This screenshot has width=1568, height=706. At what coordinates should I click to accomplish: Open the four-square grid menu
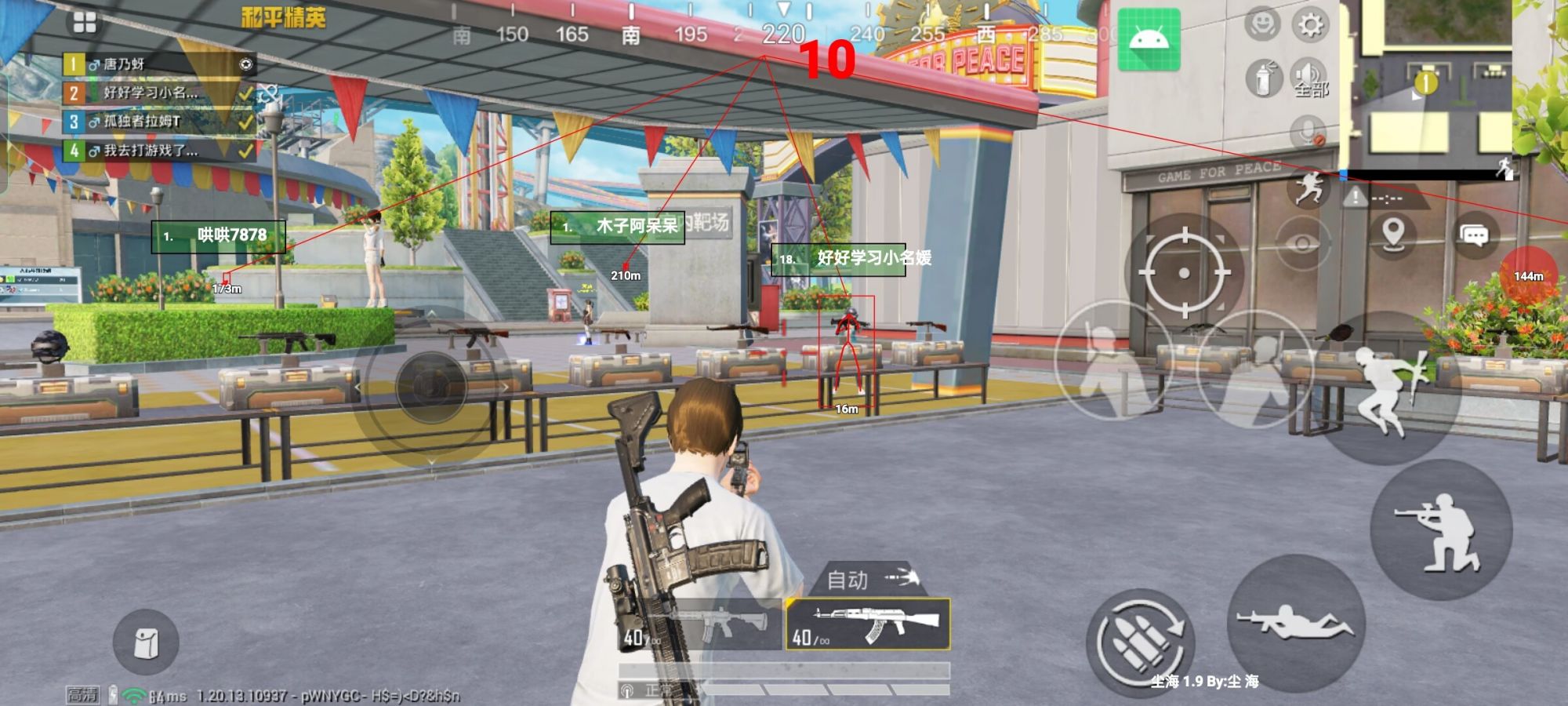point(85,24)
